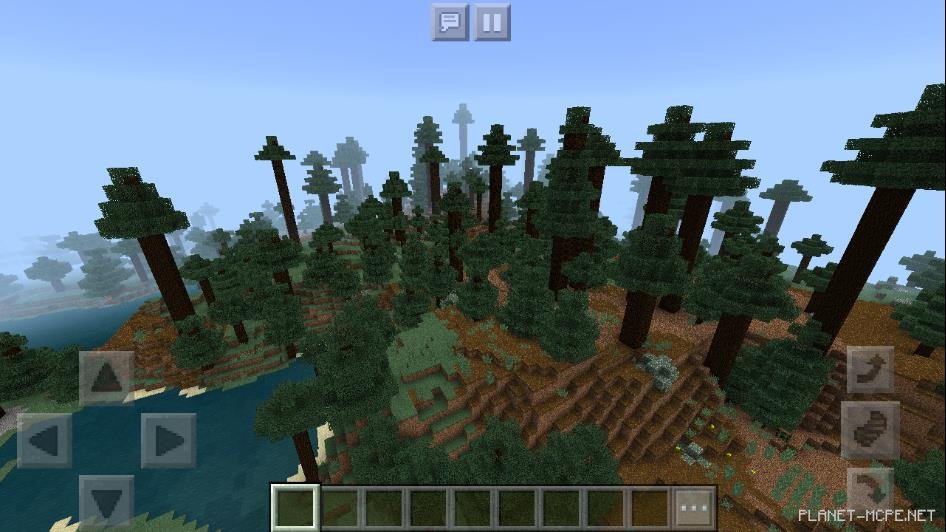The width and height of the screenshot is (946, 532).
Task: Open inventory with the three-dots button
Action: coord(694,506)
